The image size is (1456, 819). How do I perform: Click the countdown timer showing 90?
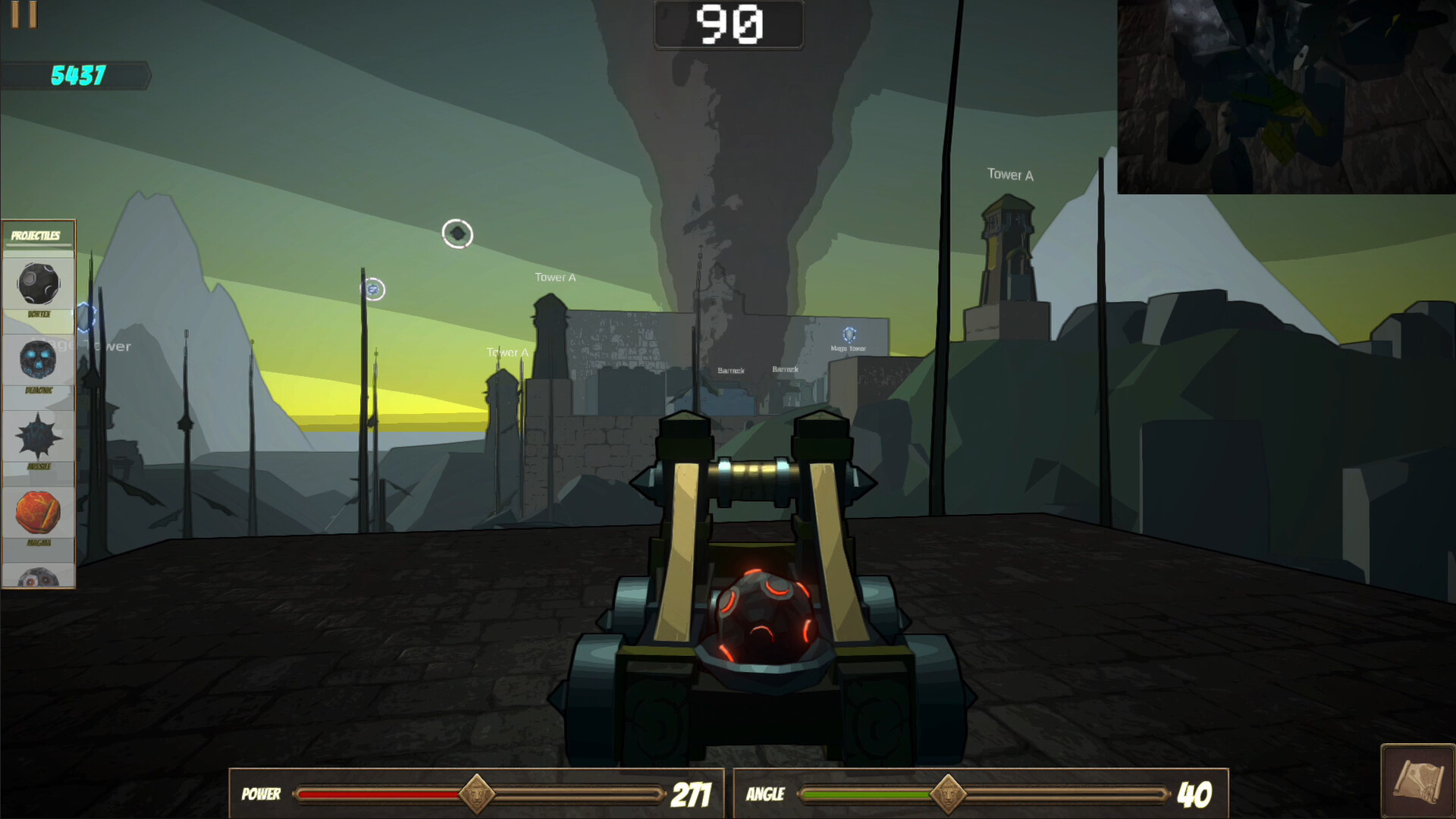click(728, 25)
